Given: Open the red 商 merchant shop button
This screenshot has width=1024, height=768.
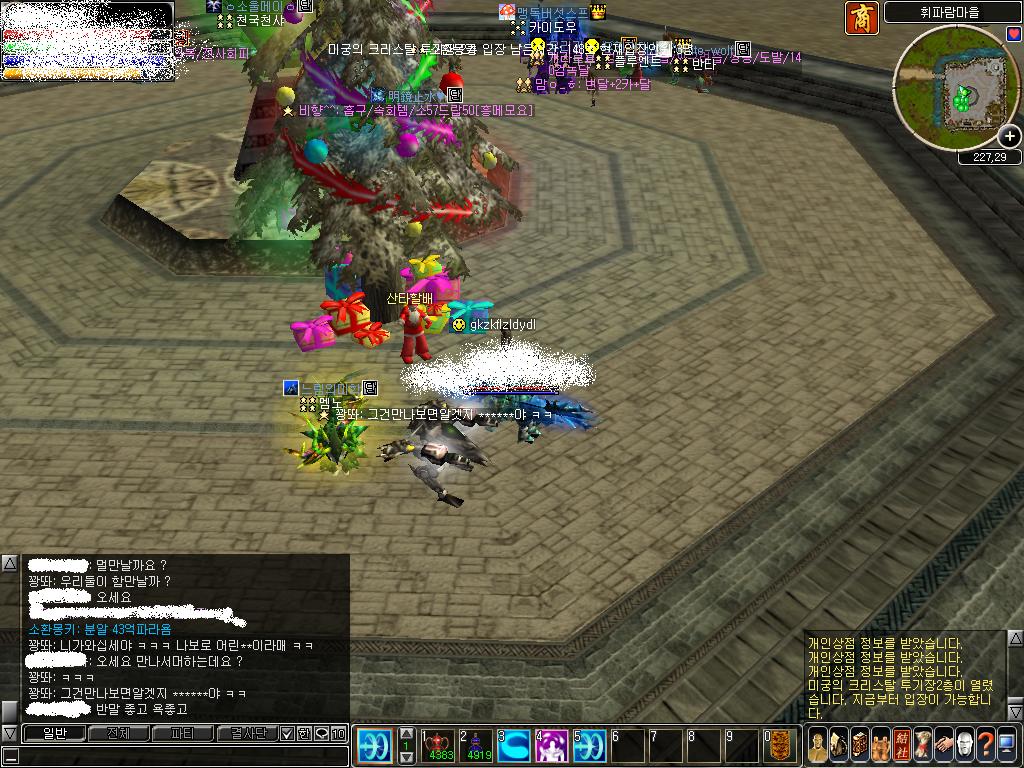Looking at the screenshot, I should 862,19.
